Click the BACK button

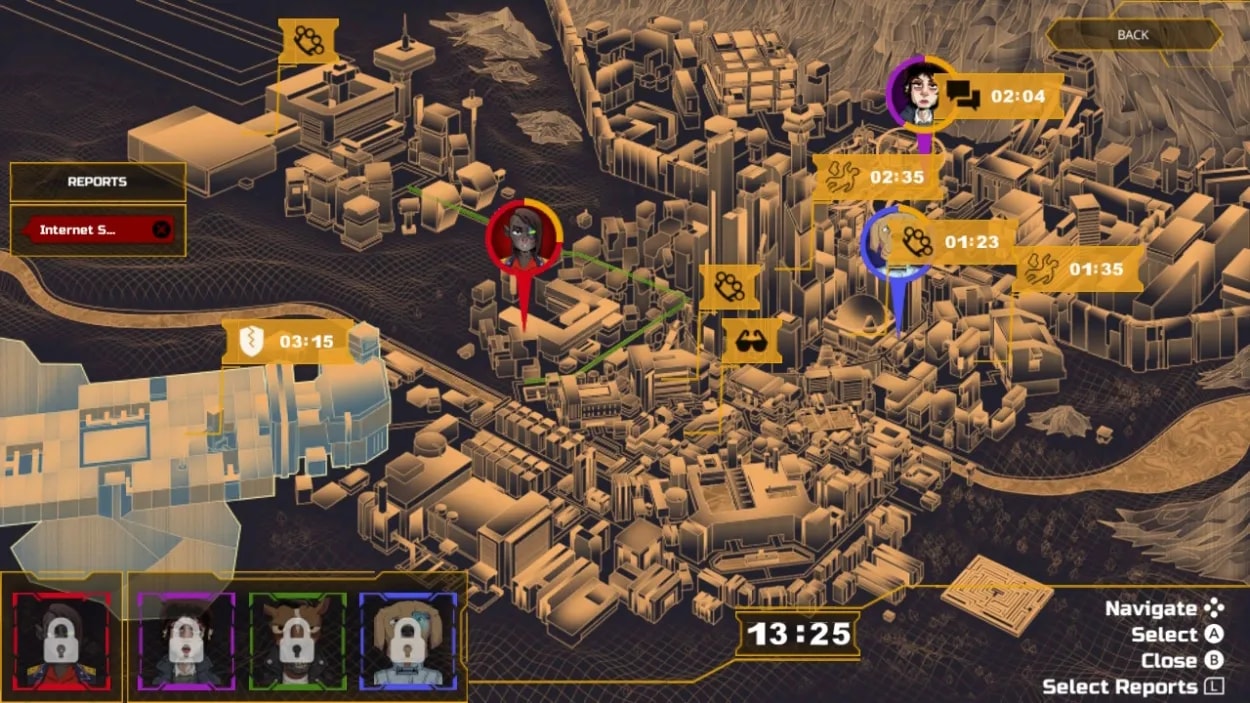[1133, 35]
